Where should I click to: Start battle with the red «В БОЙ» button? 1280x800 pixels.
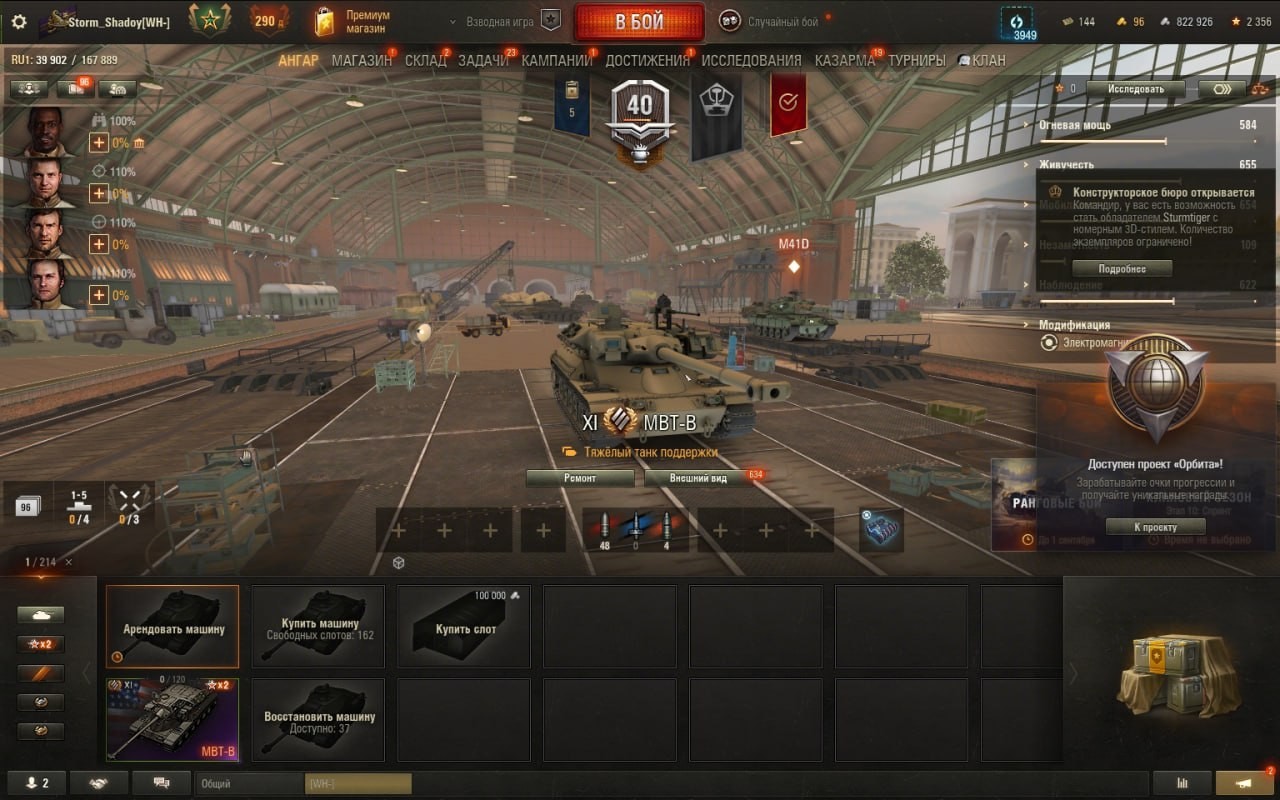[x=639, y=22]
